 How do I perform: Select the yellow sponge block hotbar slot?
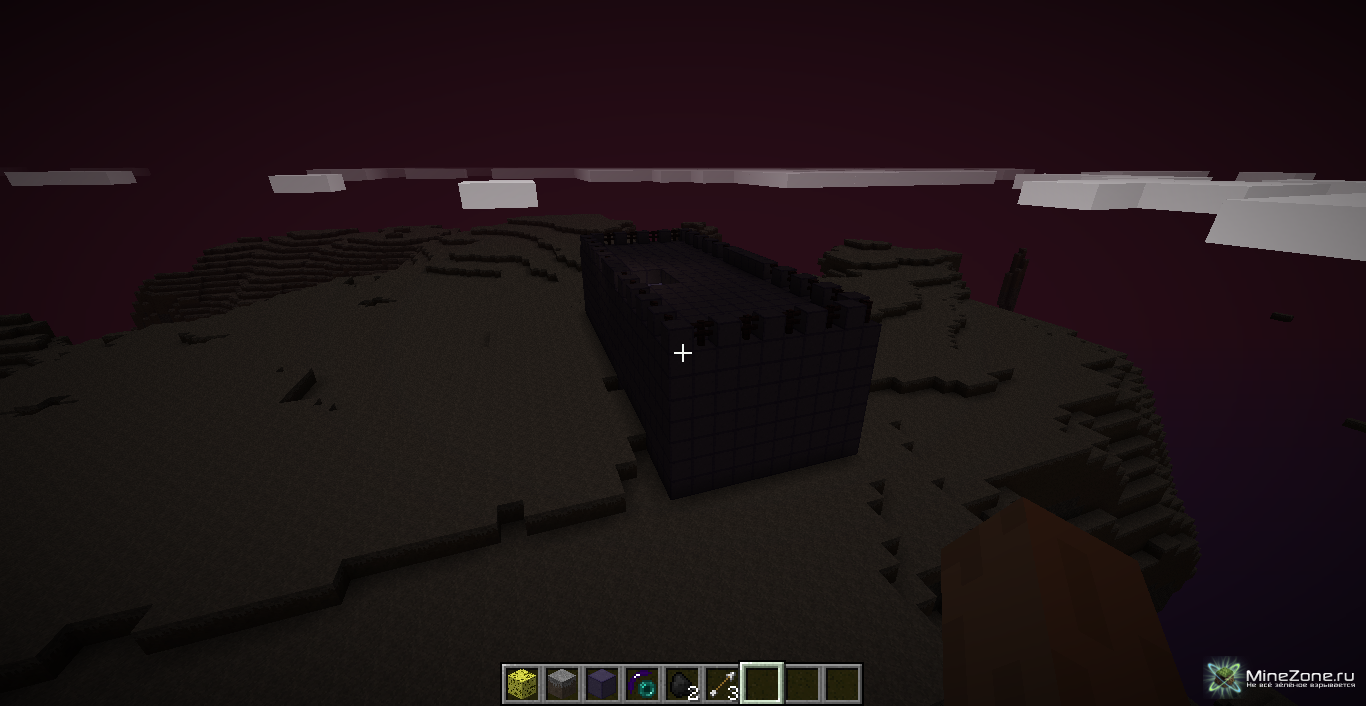521,684
